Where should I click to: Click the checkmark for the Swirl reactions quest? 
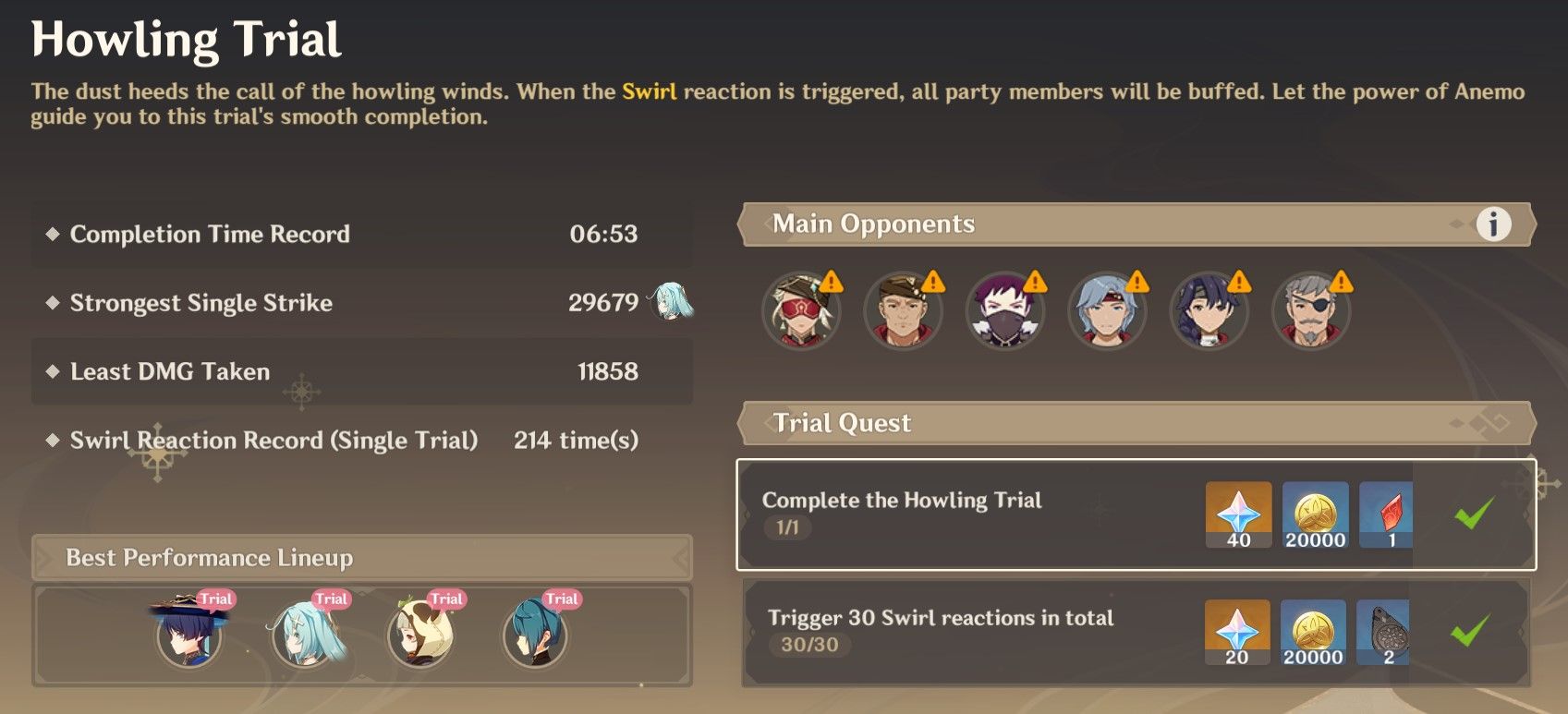click(1476, 630)
